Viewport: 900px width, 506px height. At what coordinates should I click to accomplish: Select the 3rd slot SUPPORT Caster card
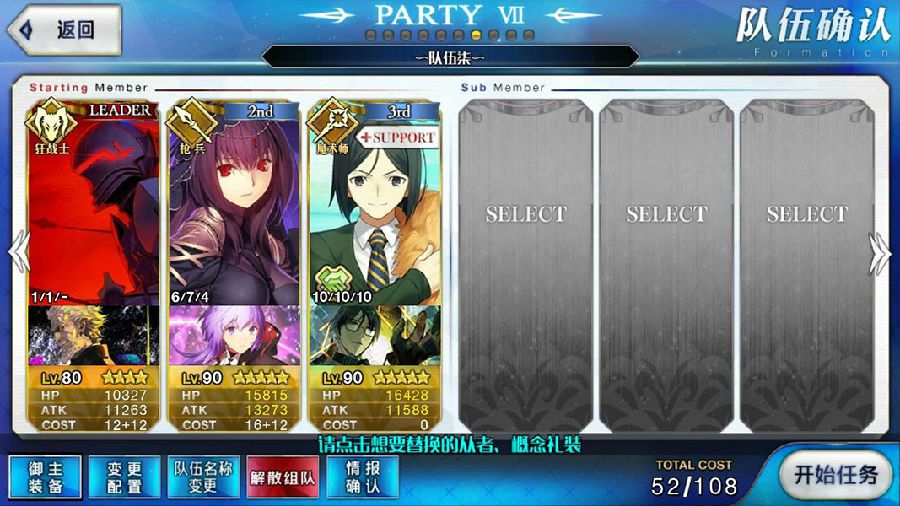tap(374, 200)
